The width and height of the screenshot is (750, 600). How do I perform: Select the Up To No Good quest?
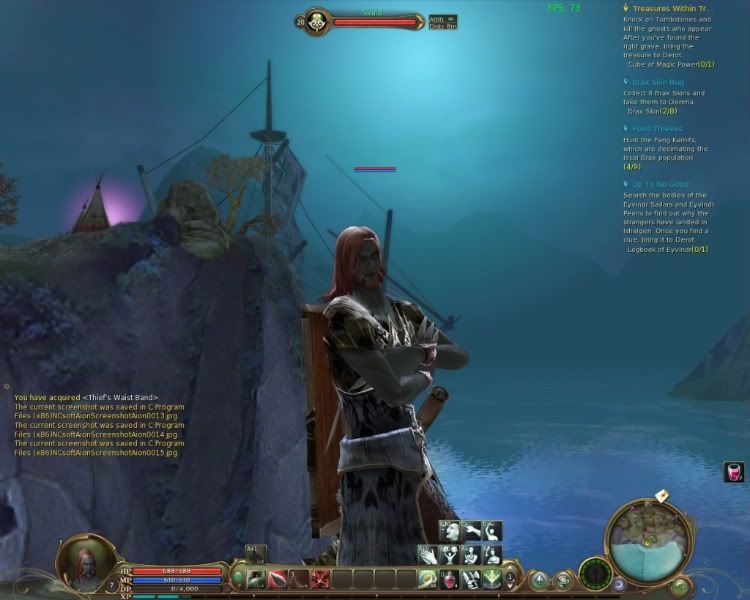[x=660, y=184]
